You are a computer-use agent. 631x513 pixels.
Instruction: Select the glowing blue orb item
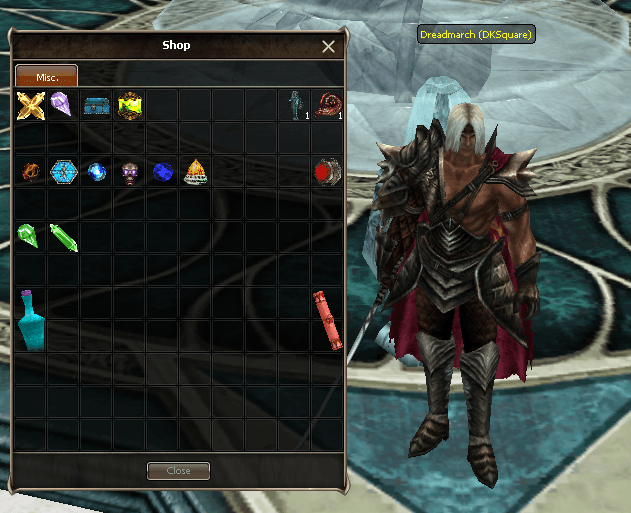point(96,171)
